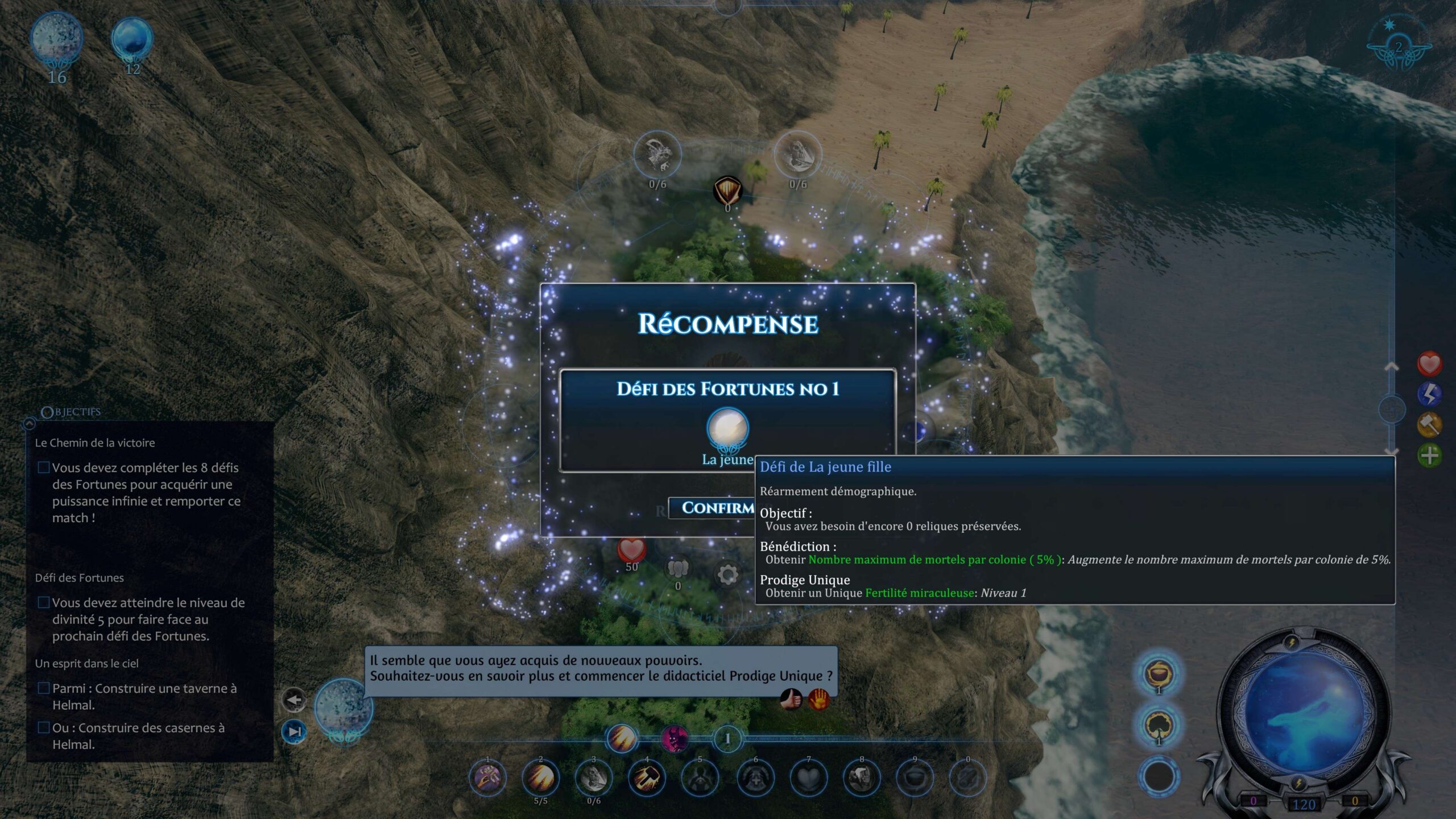This screenshot has height=819, width=1456.
Task: Open the blue lightning bolt menu orb
Action: 1429,394
